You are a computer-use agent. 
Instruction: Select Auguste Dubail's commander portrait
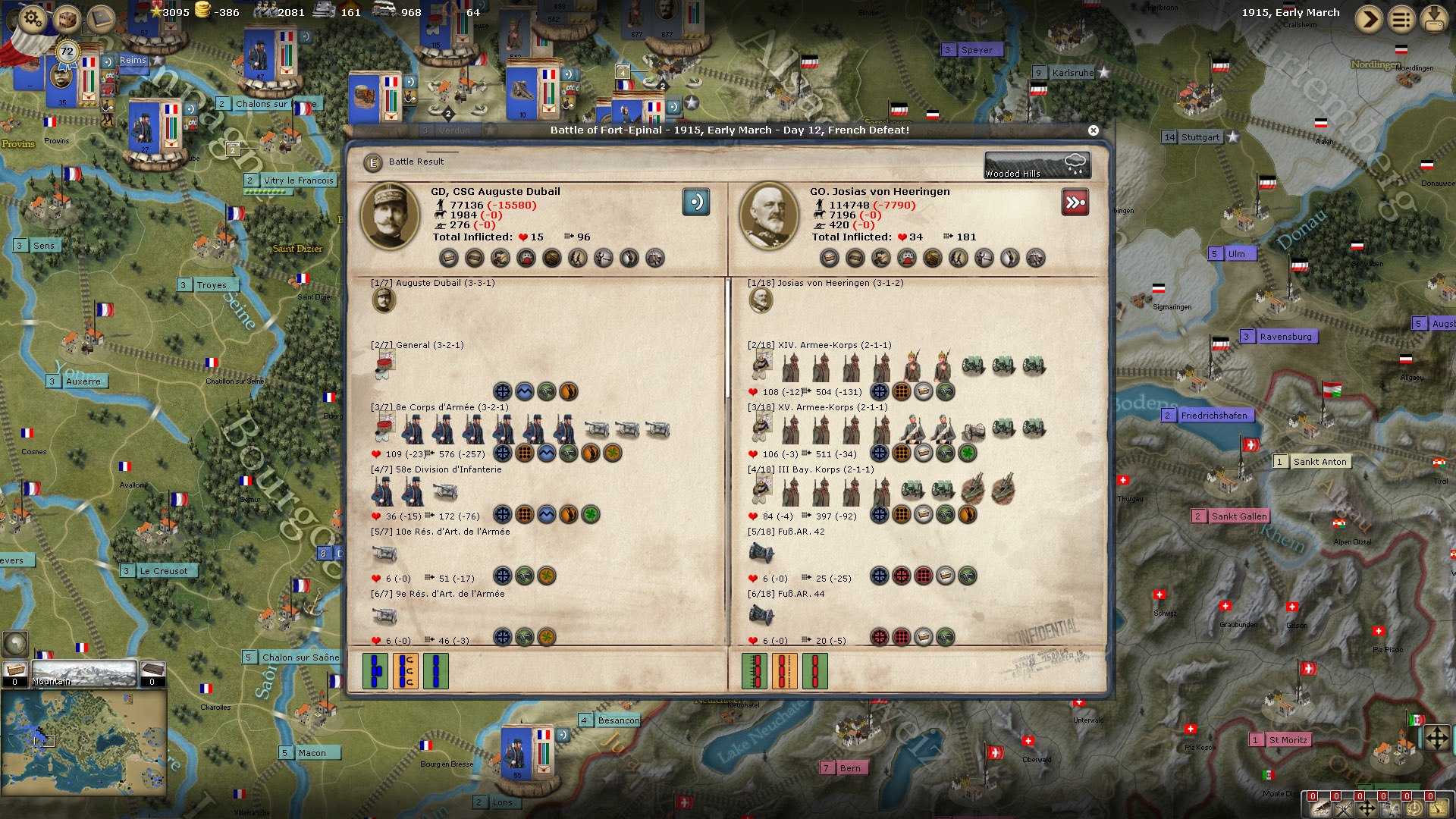point(390,216)
